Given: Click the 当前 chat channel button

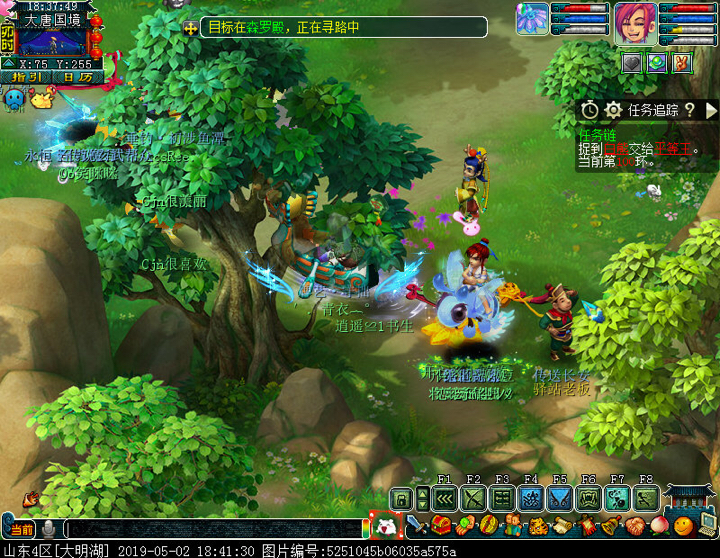Looking at the screenshot, I should tap(21, 528).
